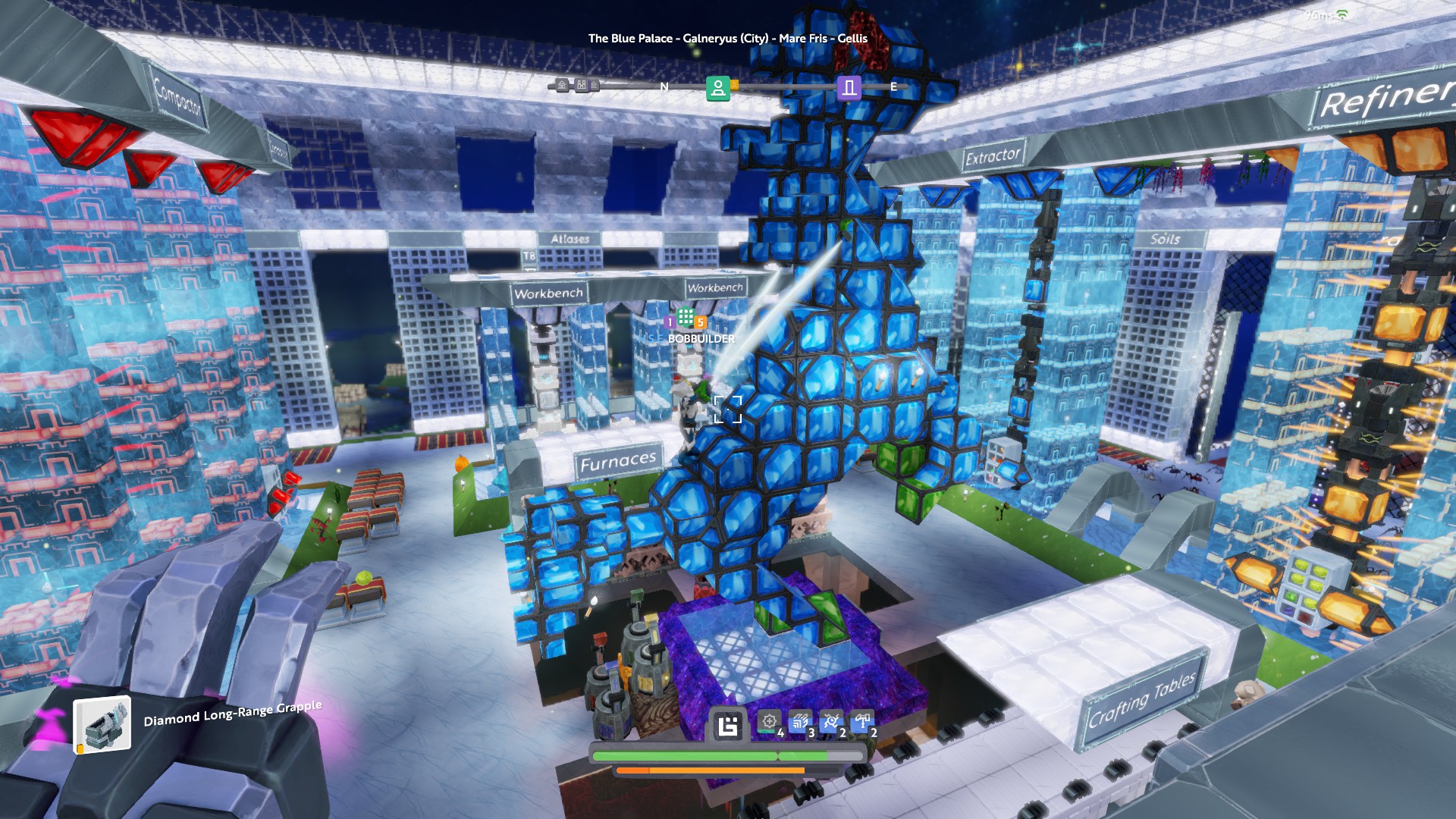Click the green player marker on the compass
The width and height of the screenshot is (1456, 819).
(x=717, y=88)
